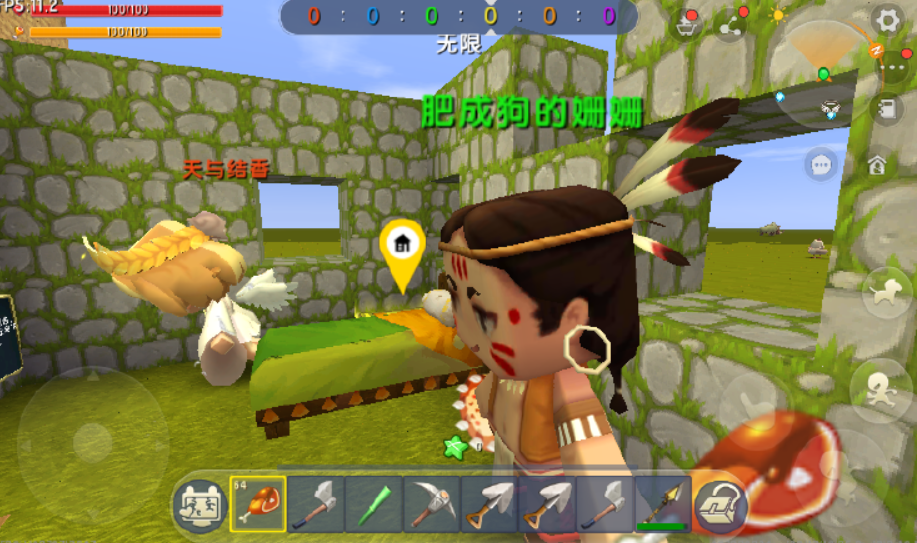Open the settings gear menu
The width and height of the screenshot is (917, 543).
(x=886, y=19)
